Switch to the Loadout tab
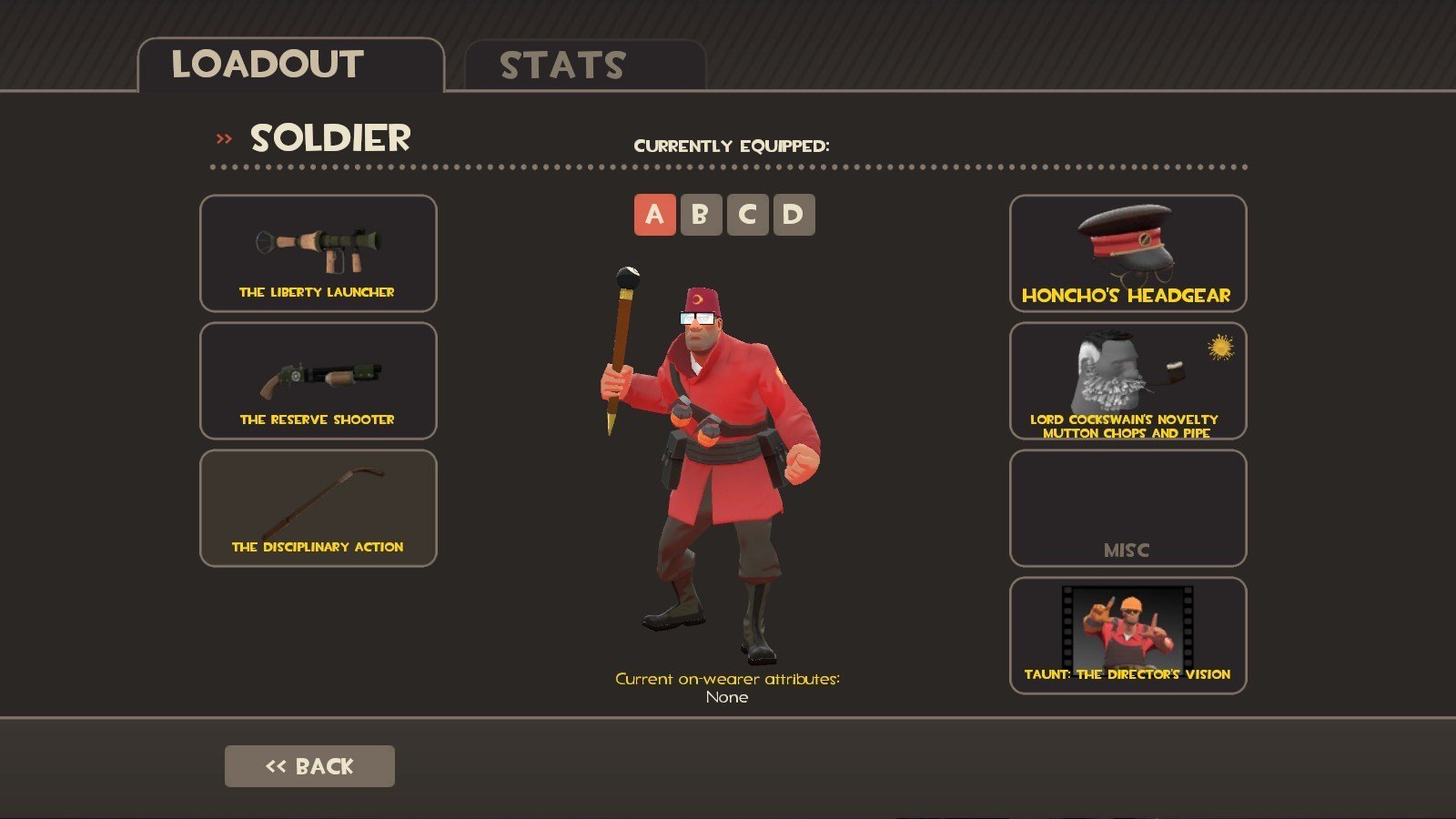Image resolution: width=1456 pixels, height=819 pixels. [x=289, y=65]
